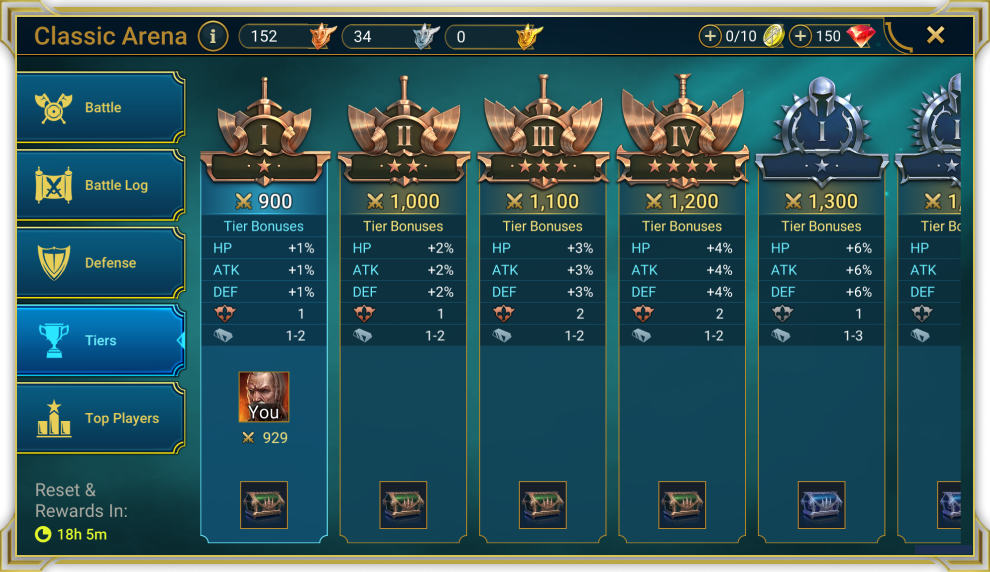Check the Silver I 1,300 tier reward chest
990x572 pixels.
(x=821, y=505)
